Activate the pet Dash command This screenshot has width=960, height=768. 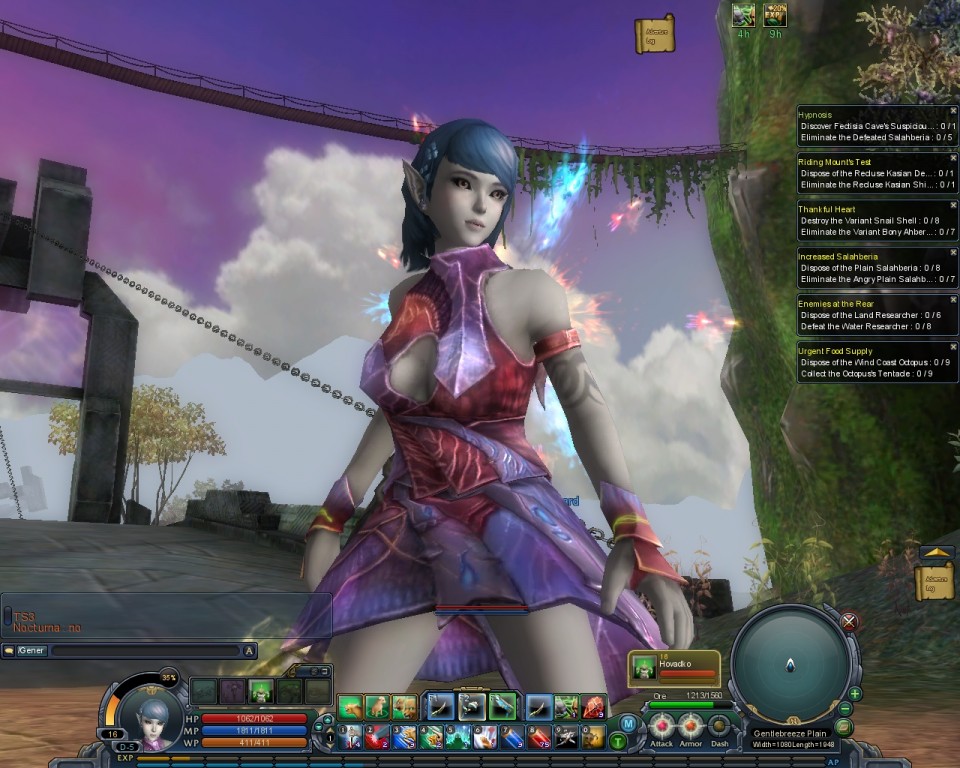(720, 726)
